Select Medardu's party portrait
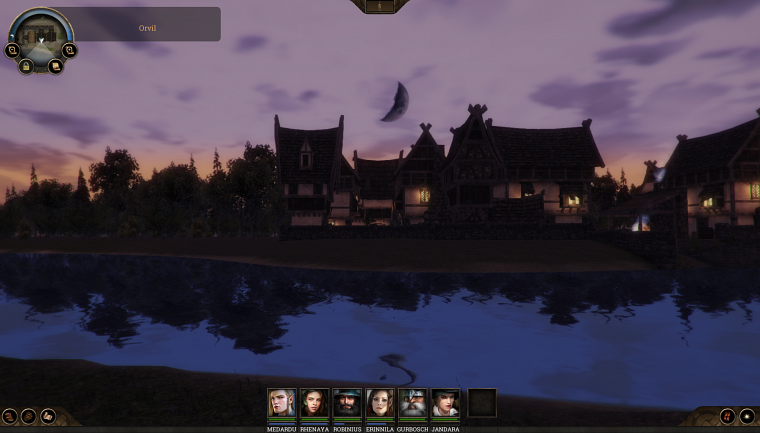The width and height of the screenshot is (760, 433). tap(282, 403)
